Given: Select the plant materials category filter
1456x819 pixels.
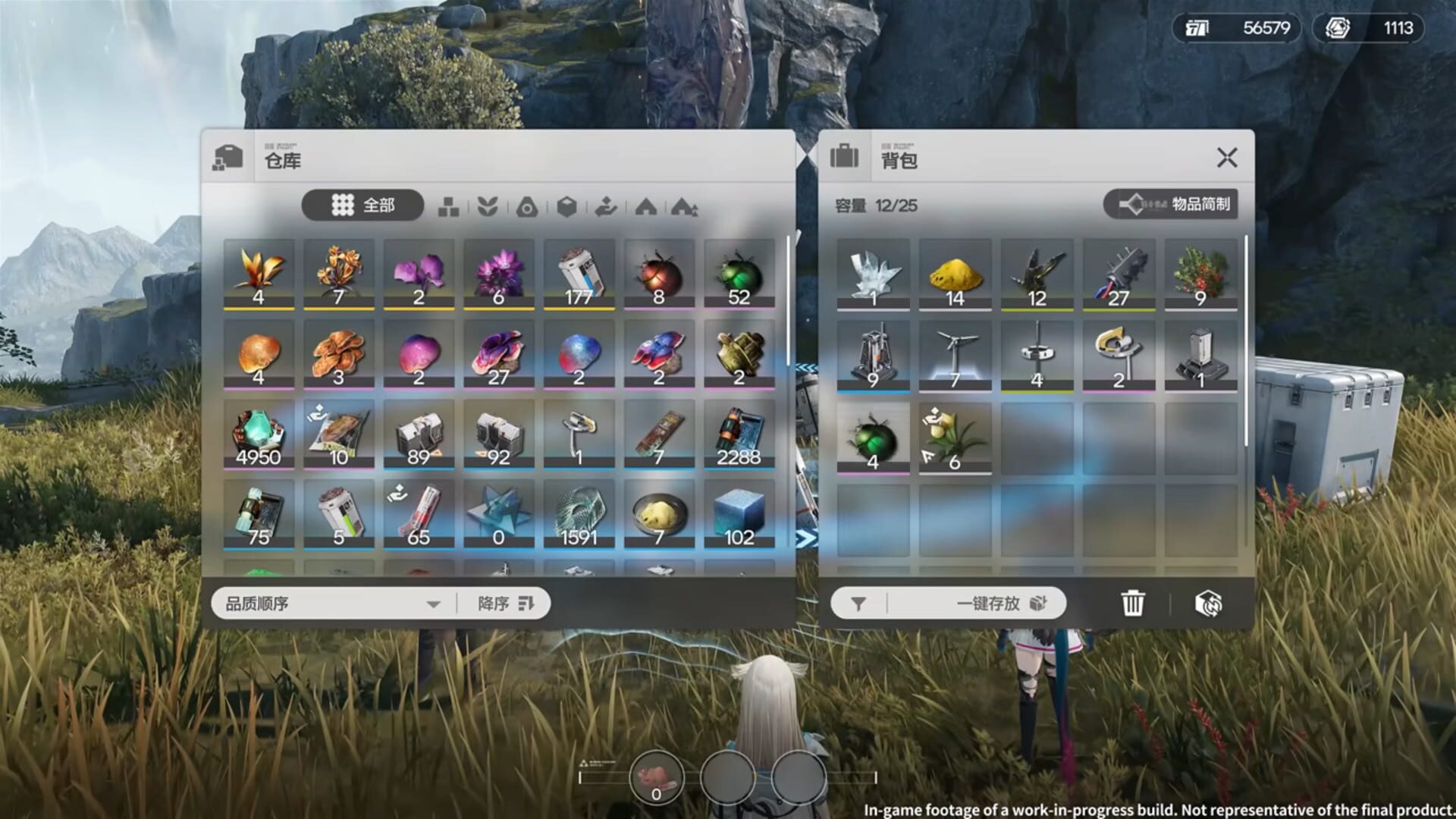Looking at the screenshot, I should click(x=488, y=206).
